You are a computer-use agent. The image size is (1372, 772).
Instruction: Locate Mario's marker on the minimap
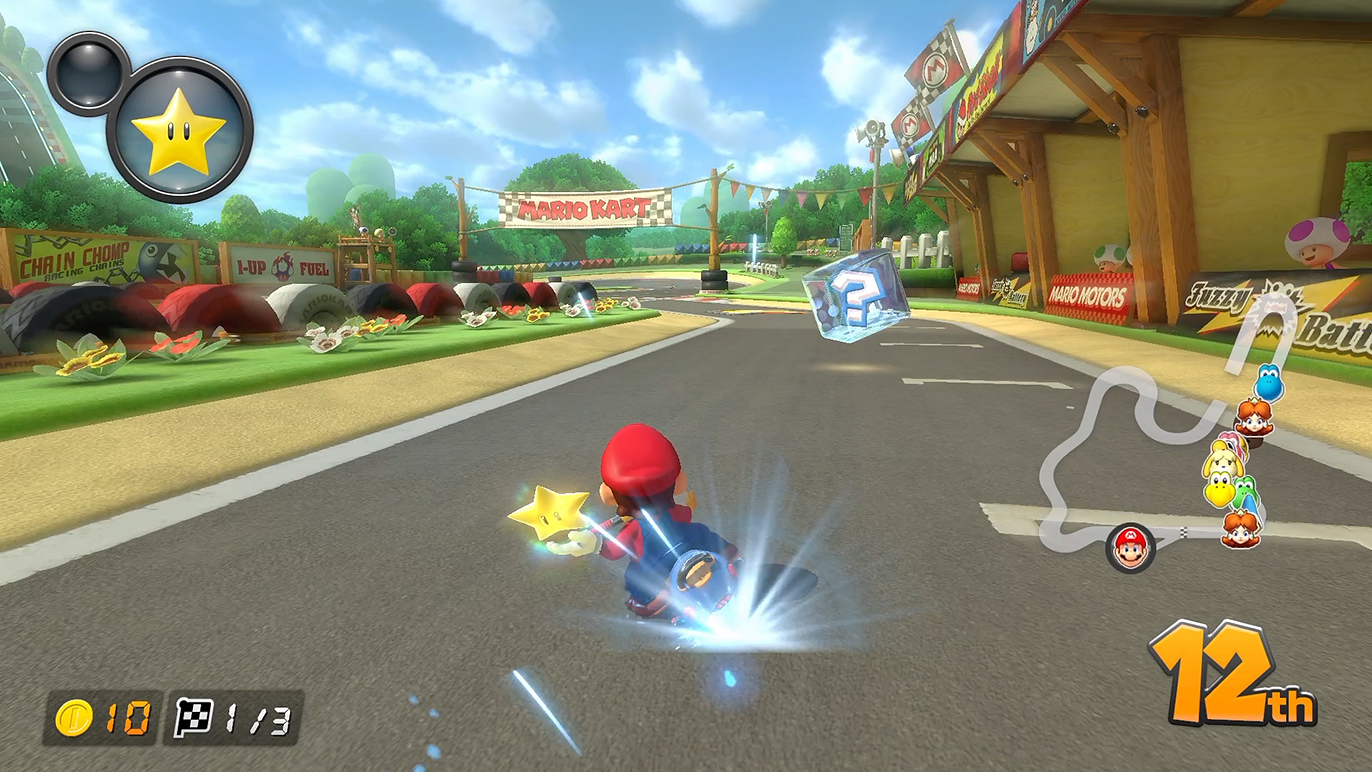1130,548
